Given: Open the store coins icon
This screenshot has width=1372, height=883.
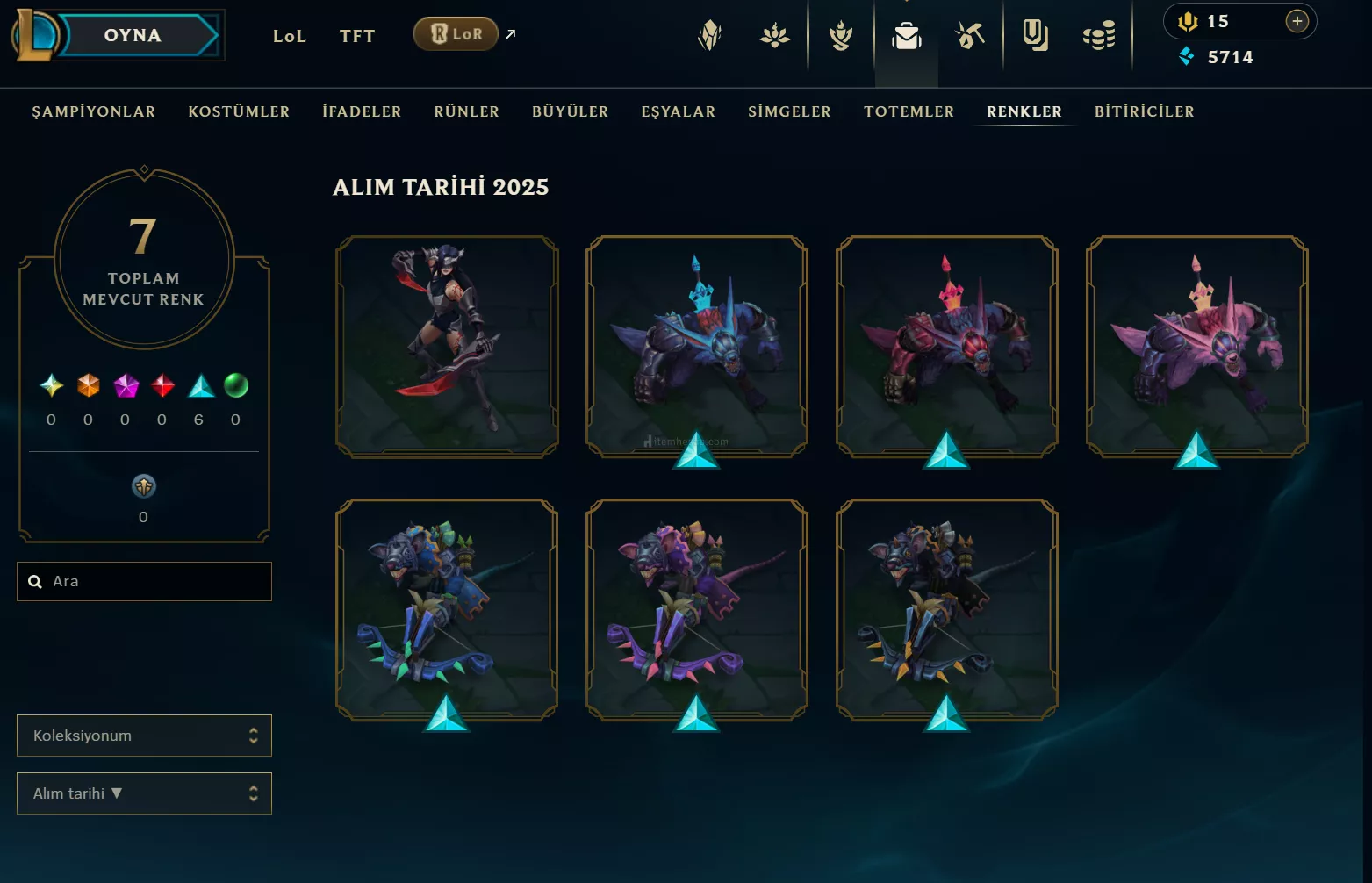Looking at the screenshot, I should click(1098, 36).
